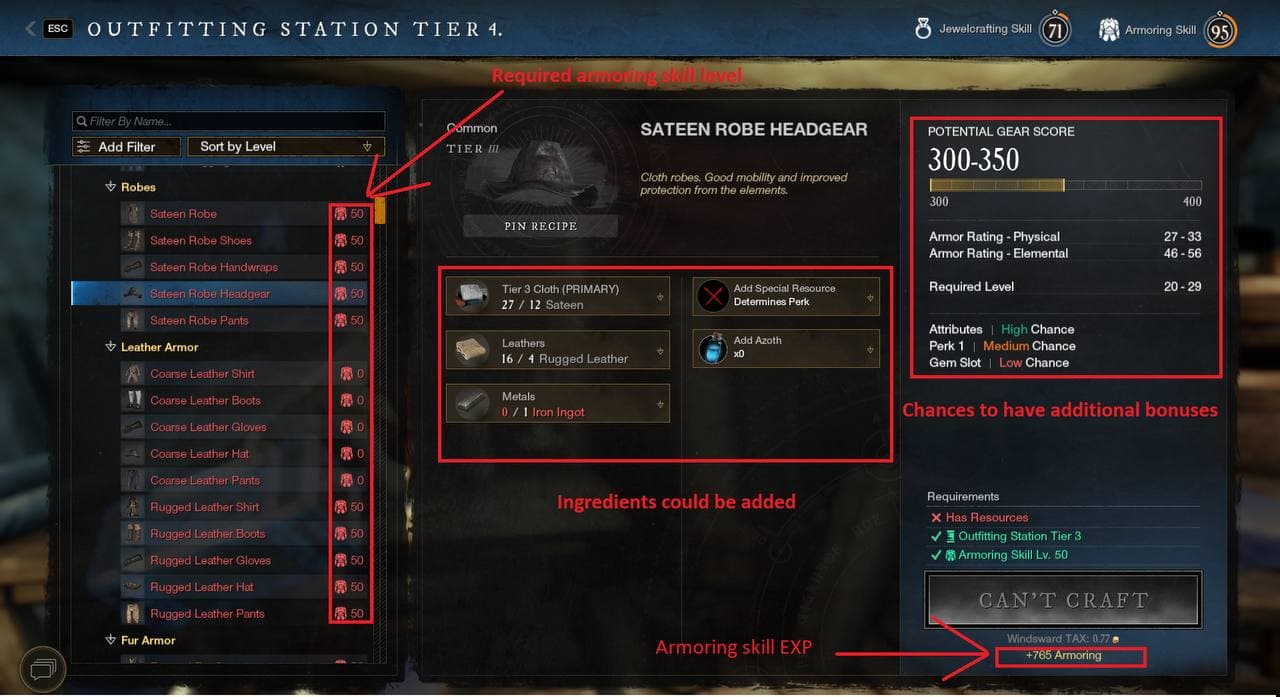
Task: Select the Rugged Leather Pants recipe
Action: [x=207, y=614]
